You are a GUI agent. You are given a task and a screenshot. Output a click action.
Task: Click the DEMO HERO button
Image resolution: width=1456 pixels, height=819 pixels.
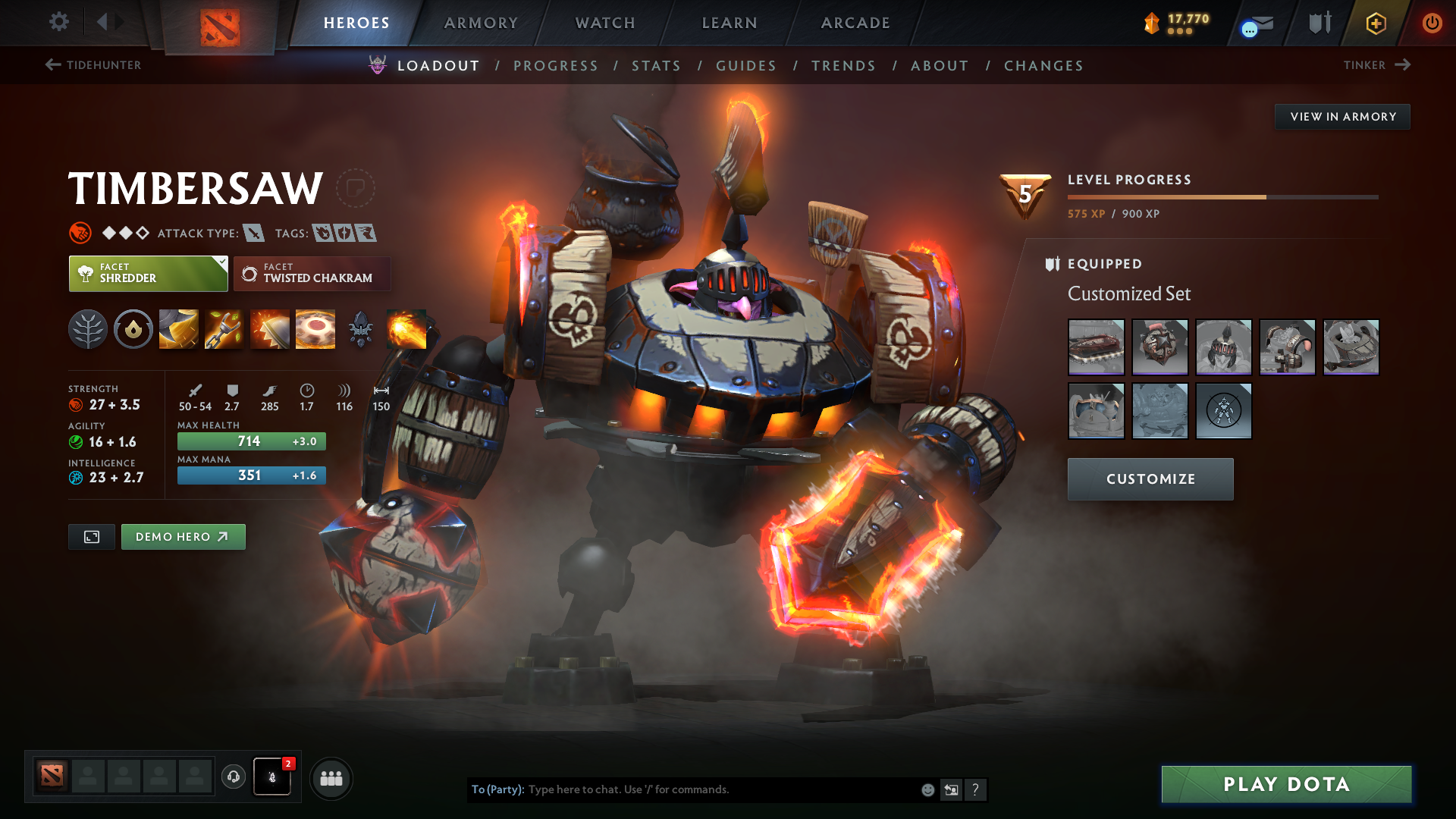(183, 536)
